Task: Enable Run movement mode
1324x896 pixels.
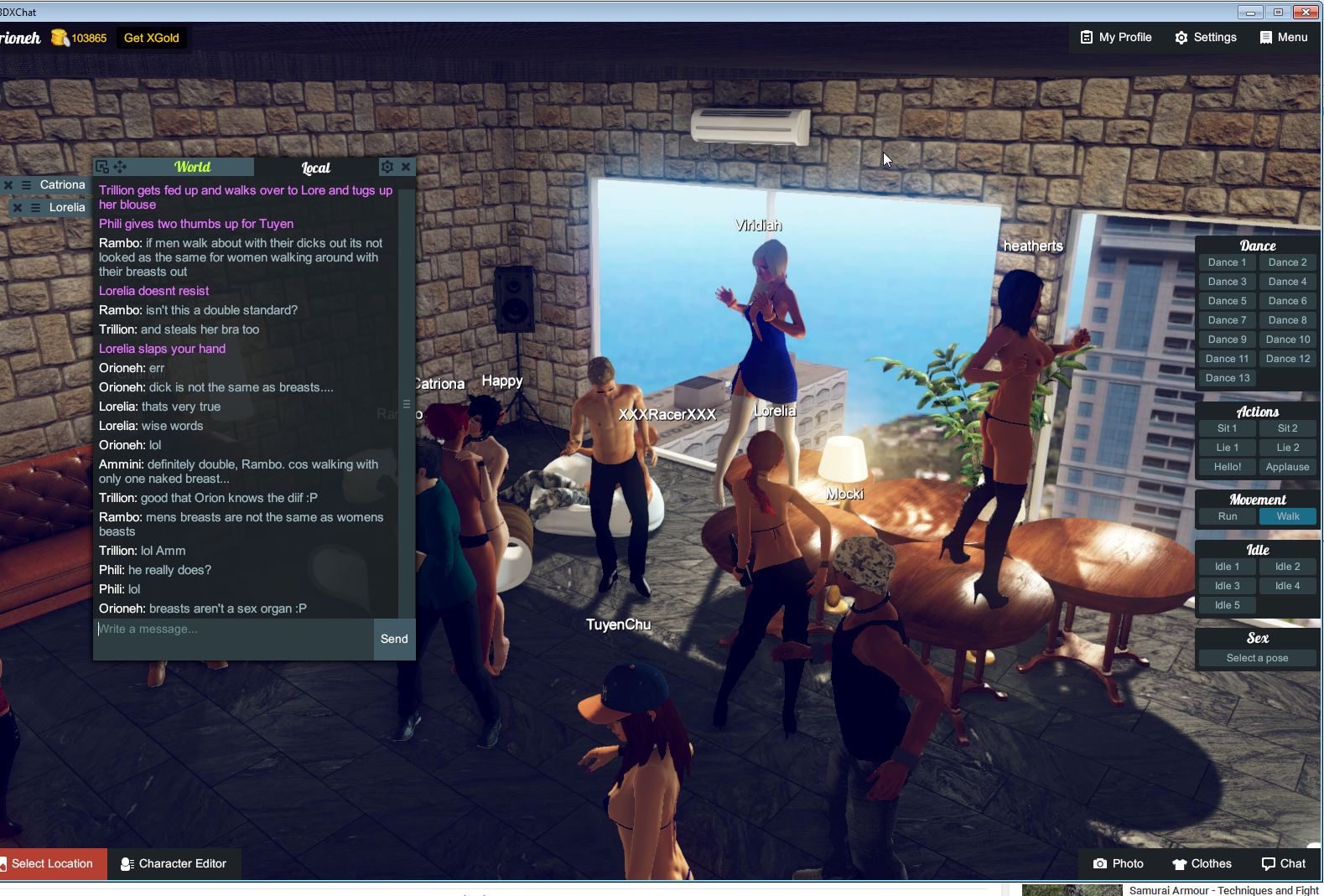Action: (1226, 516)
